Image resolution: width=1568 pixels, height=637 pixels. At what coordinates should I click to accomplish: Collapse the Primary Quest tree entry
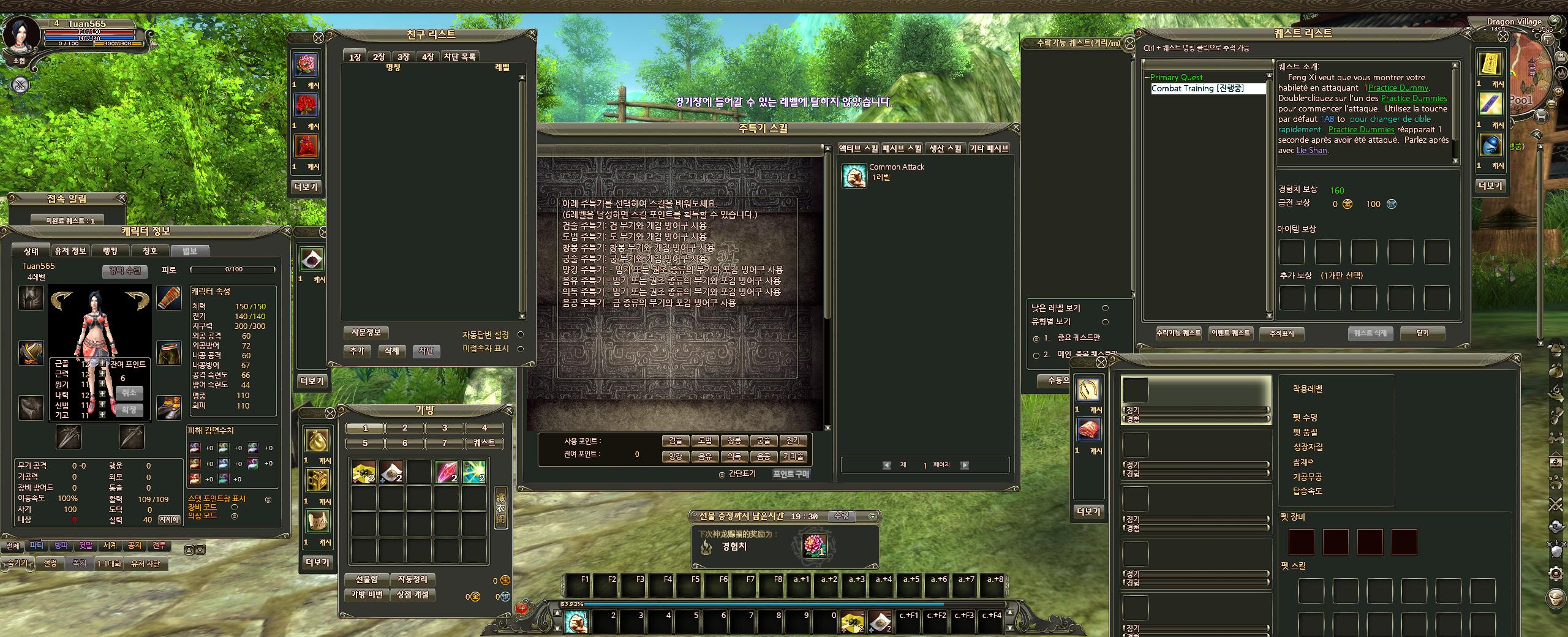point(1147,77)
